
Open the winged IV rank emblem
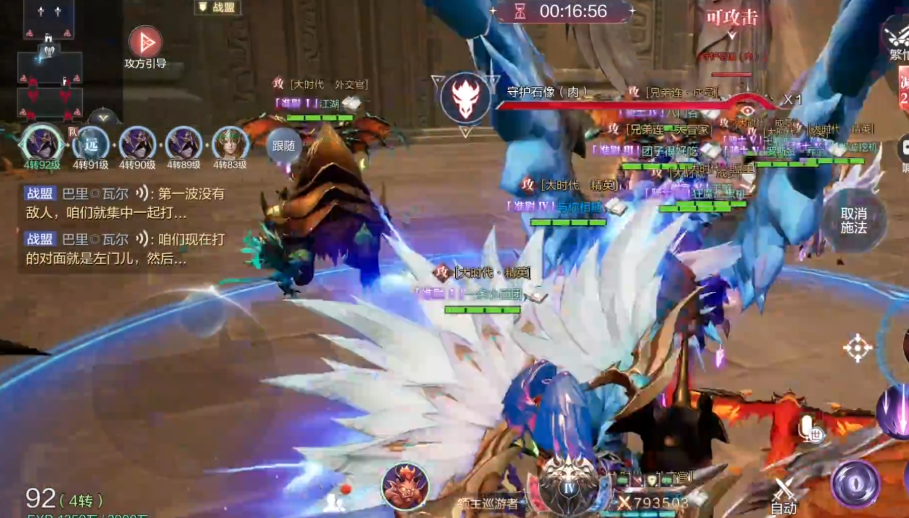coord(569,483)
